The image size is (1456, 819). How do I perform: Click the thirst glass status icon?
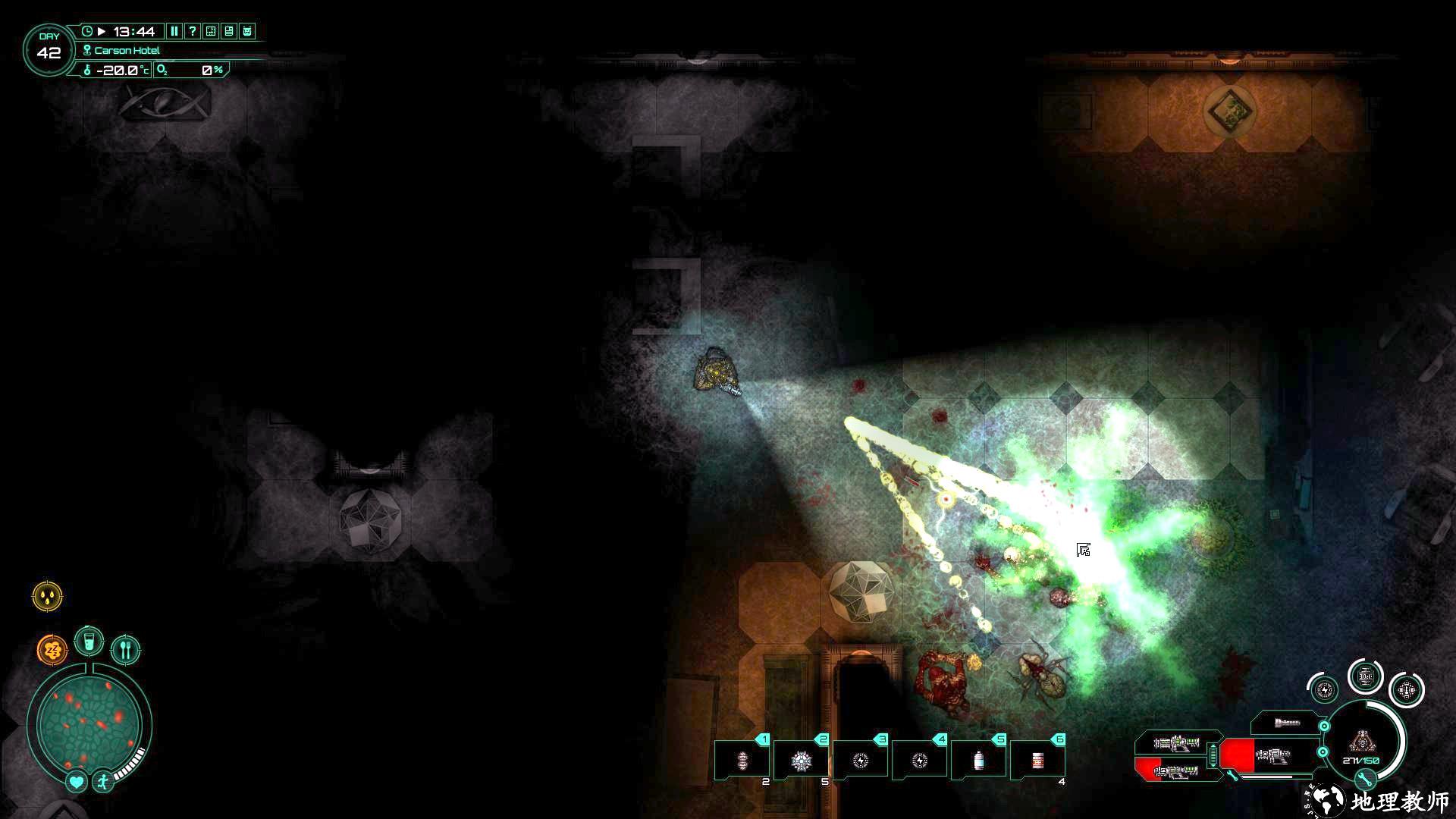pos(89,642)
